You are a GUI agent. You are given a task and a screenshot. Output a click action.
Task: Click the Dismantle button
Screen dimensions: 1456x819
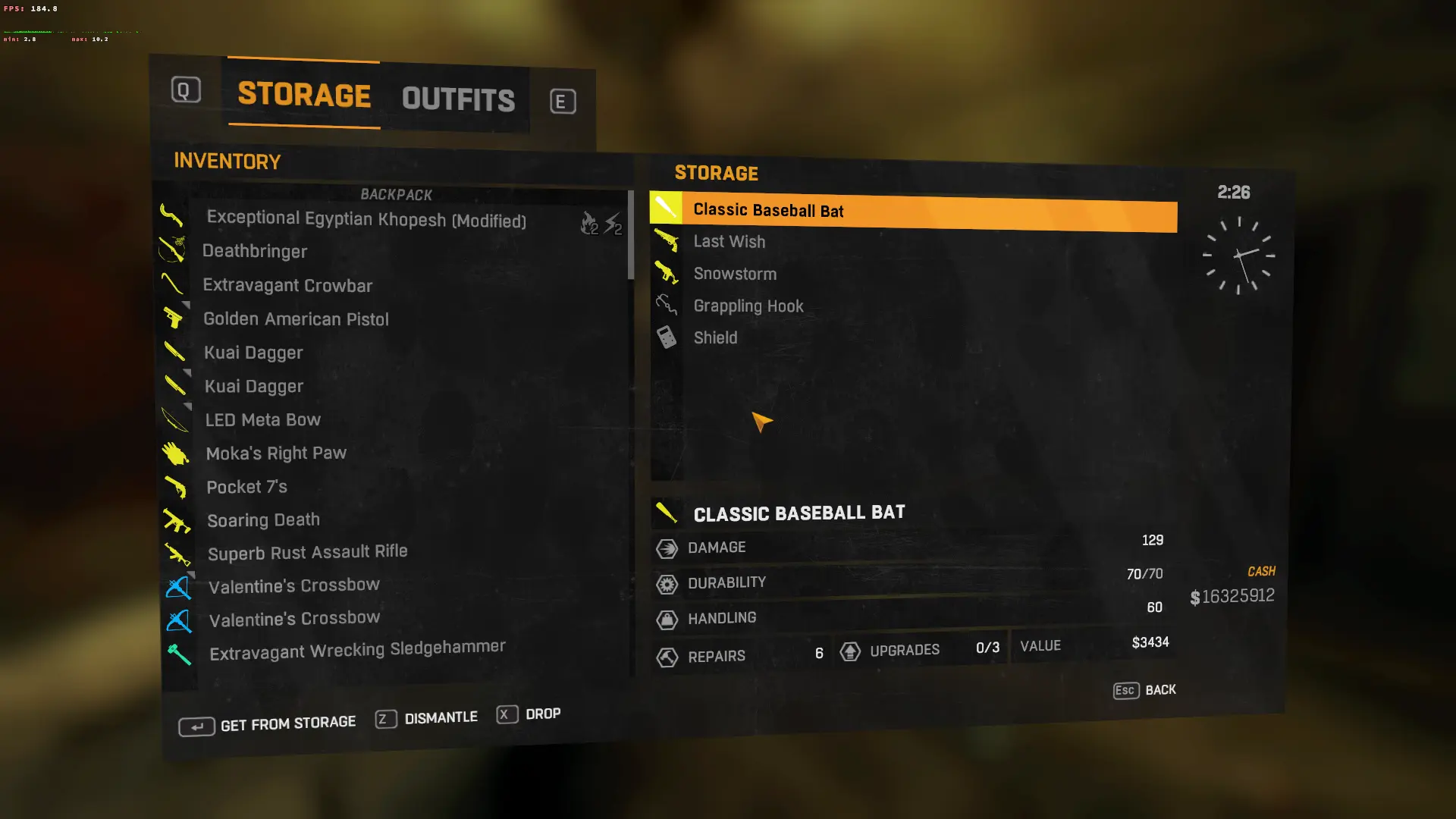pyautogui.click(x=427, y=717)
